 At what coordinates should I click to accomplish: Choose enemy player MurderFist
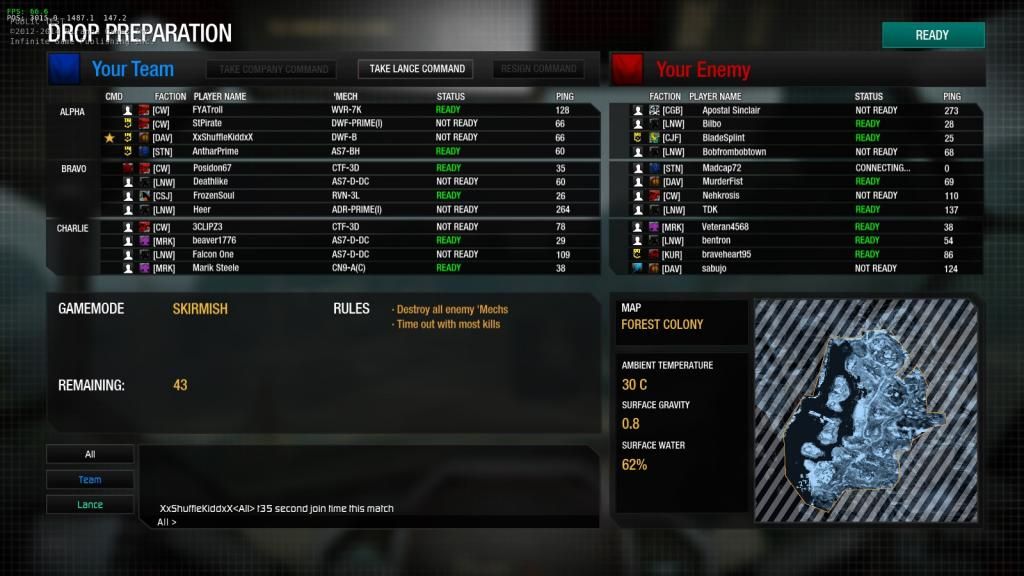pos(724,182)
